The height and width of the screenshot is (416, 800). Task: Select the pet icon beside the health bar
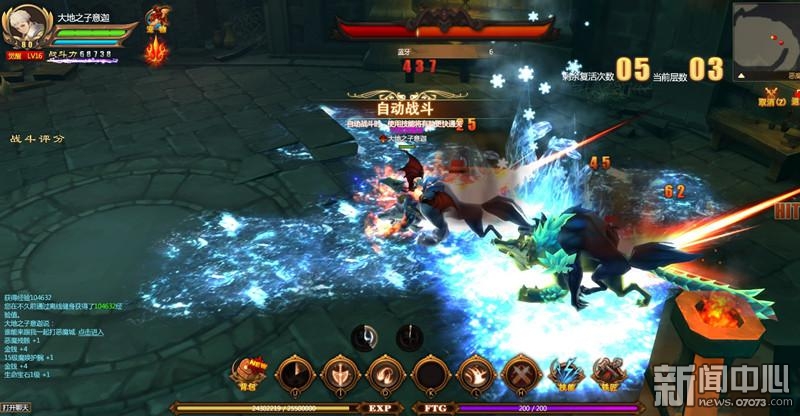[x=157, y=18]
